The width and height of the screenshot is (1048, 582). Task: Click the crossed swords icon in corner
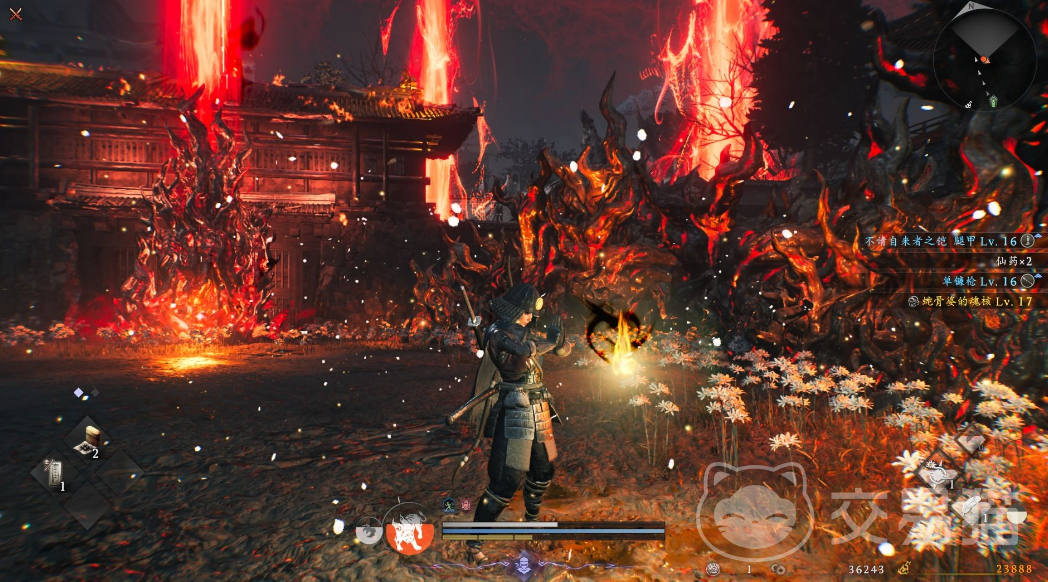[15, 14]
